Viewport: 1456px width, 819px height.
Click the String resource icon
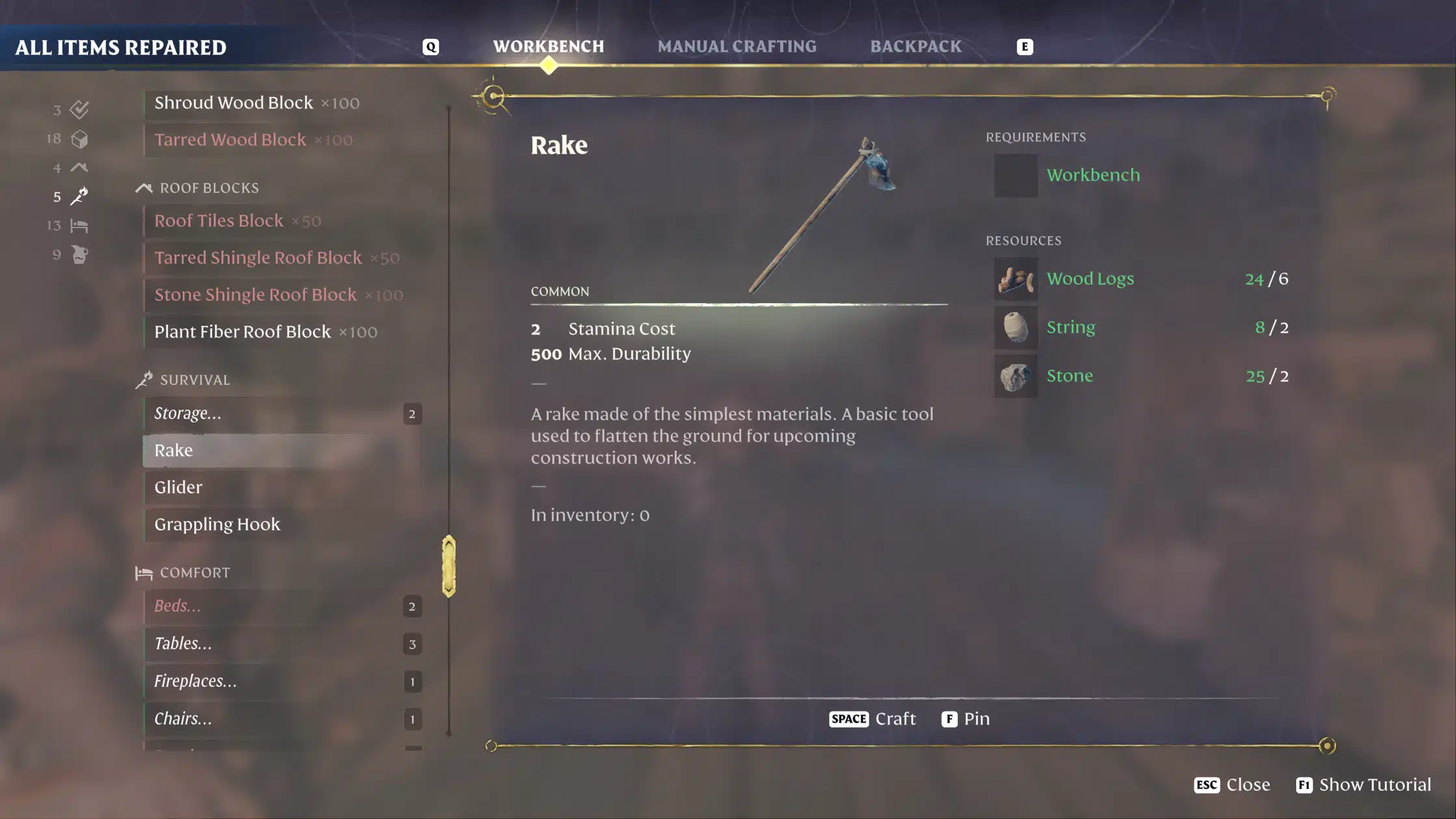pyautogui.click(x=1015, y=328)
